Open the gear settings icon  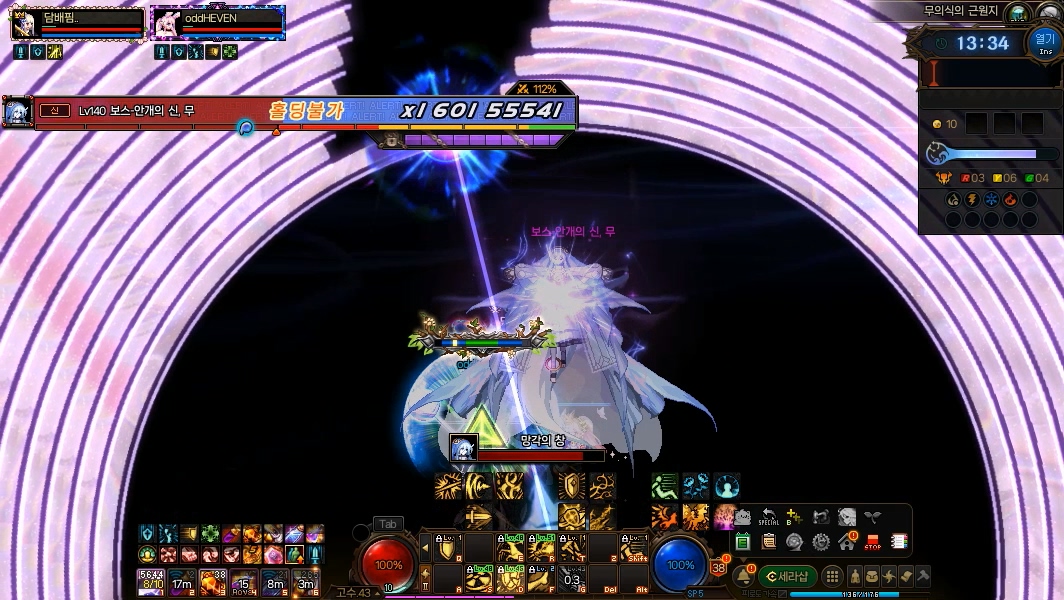(x=821, y=542)
